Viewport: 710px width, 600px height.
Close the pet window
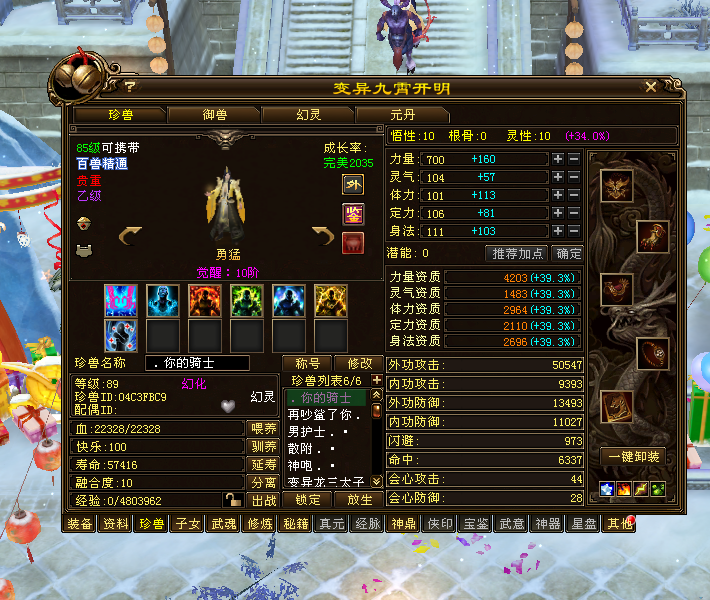pyautogui.click(x=651, y=88)
